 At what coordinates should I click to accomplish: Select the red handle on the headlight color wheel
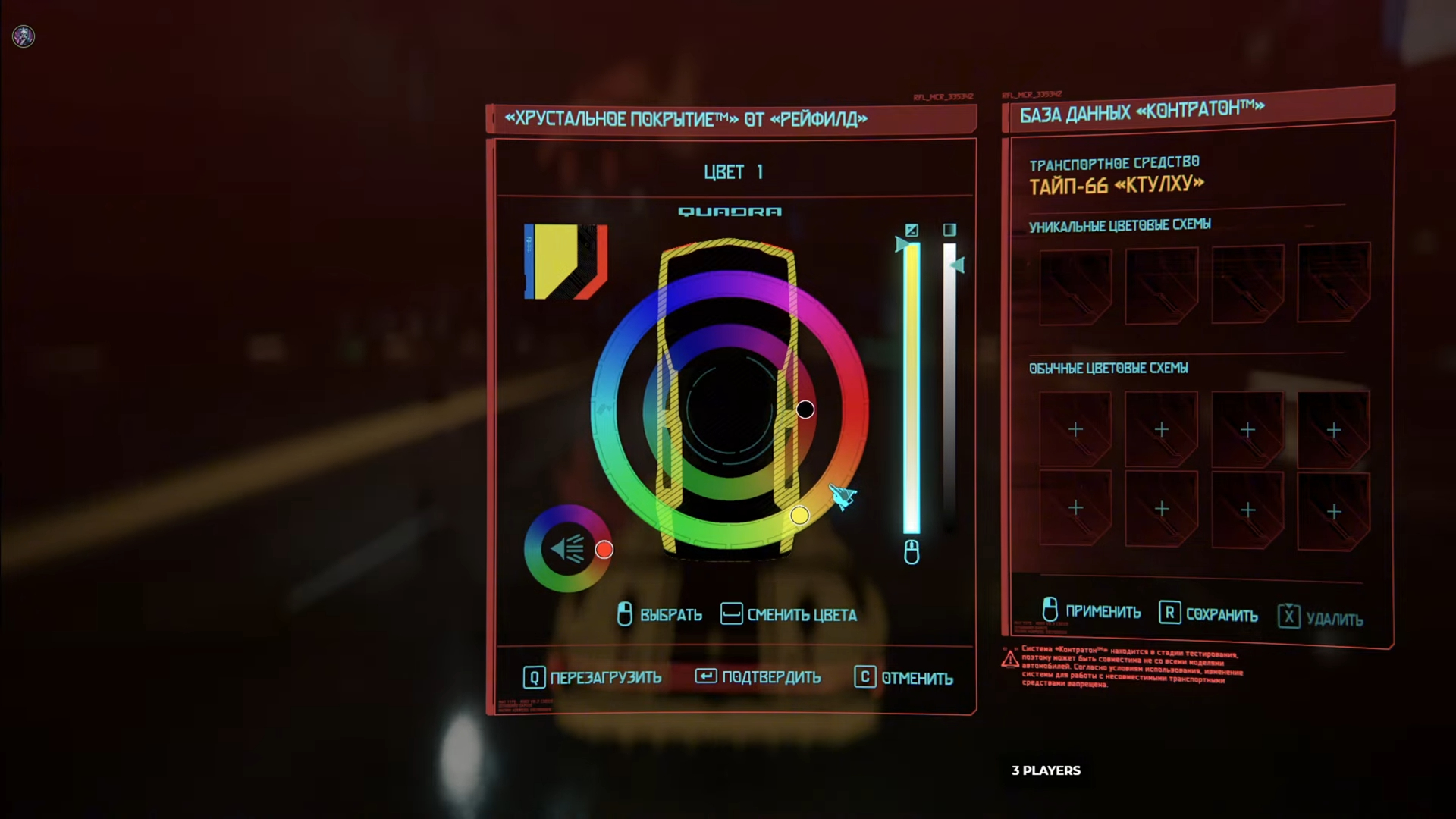604,550
